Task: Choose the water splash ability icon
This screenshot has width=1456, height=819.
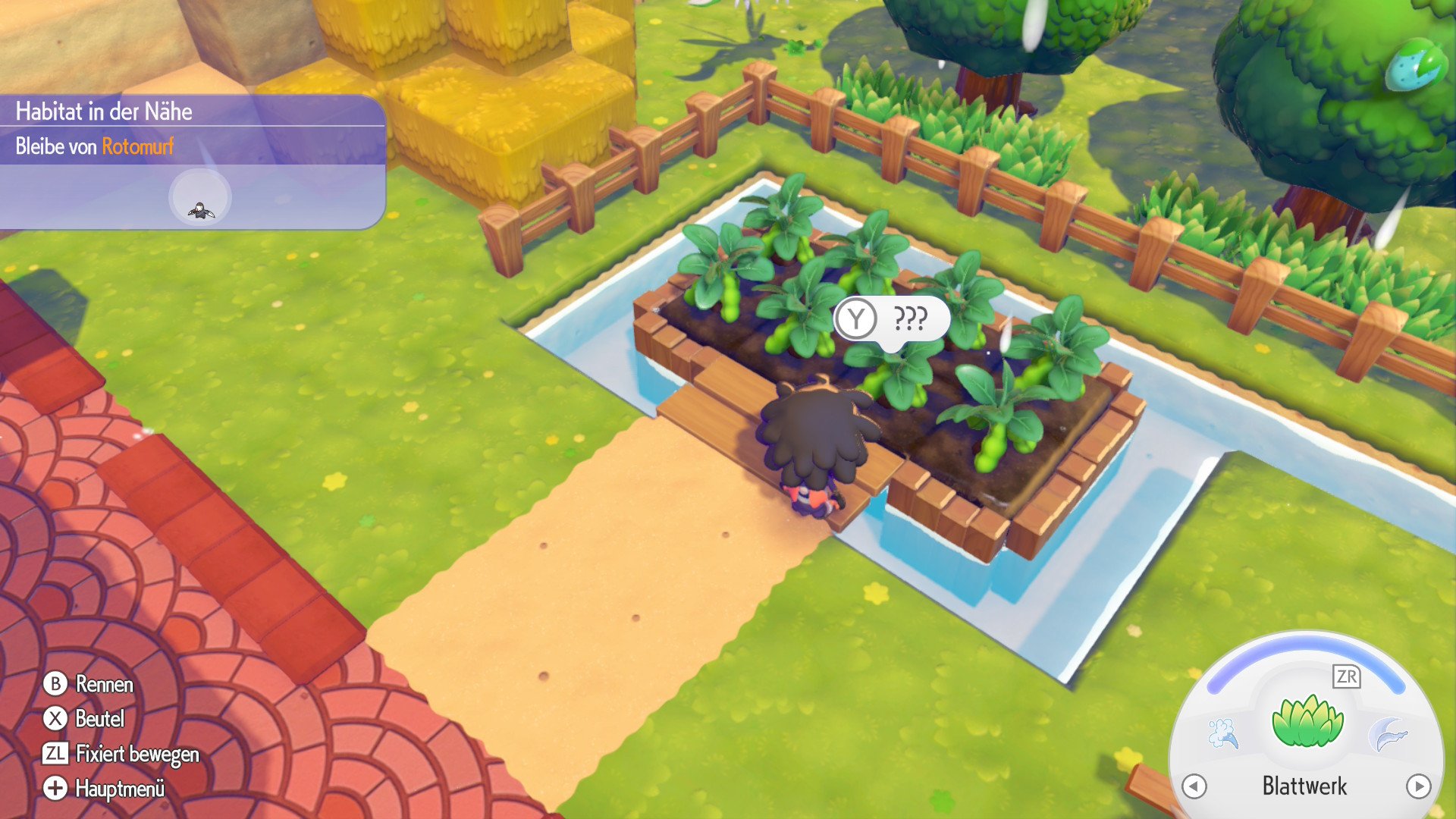Action: [x=1223, y=734]
